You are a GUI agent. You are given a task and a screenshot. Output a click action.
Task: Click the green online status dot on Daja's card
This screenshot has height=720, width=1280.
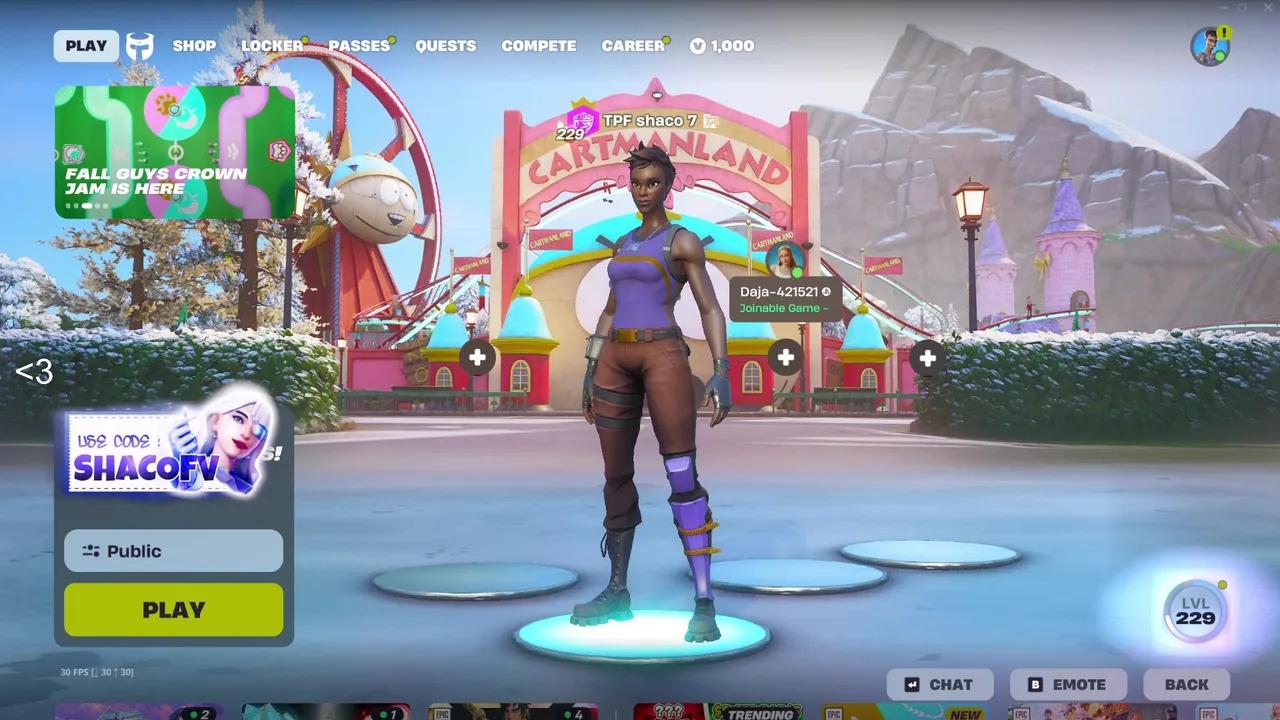click(797, 272)
